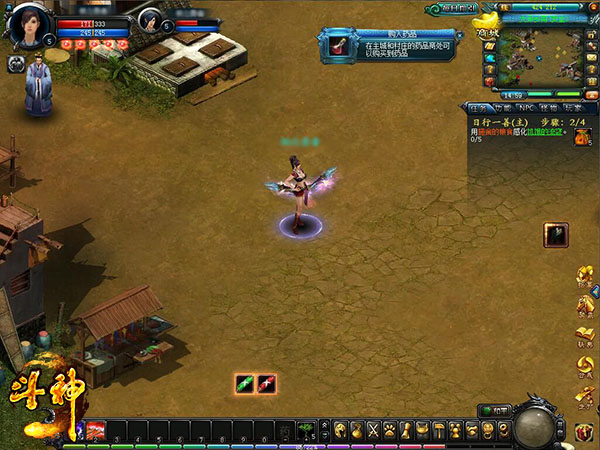The image size is (600, 450).
Task: Click the player character portrait
Action: 31,21
